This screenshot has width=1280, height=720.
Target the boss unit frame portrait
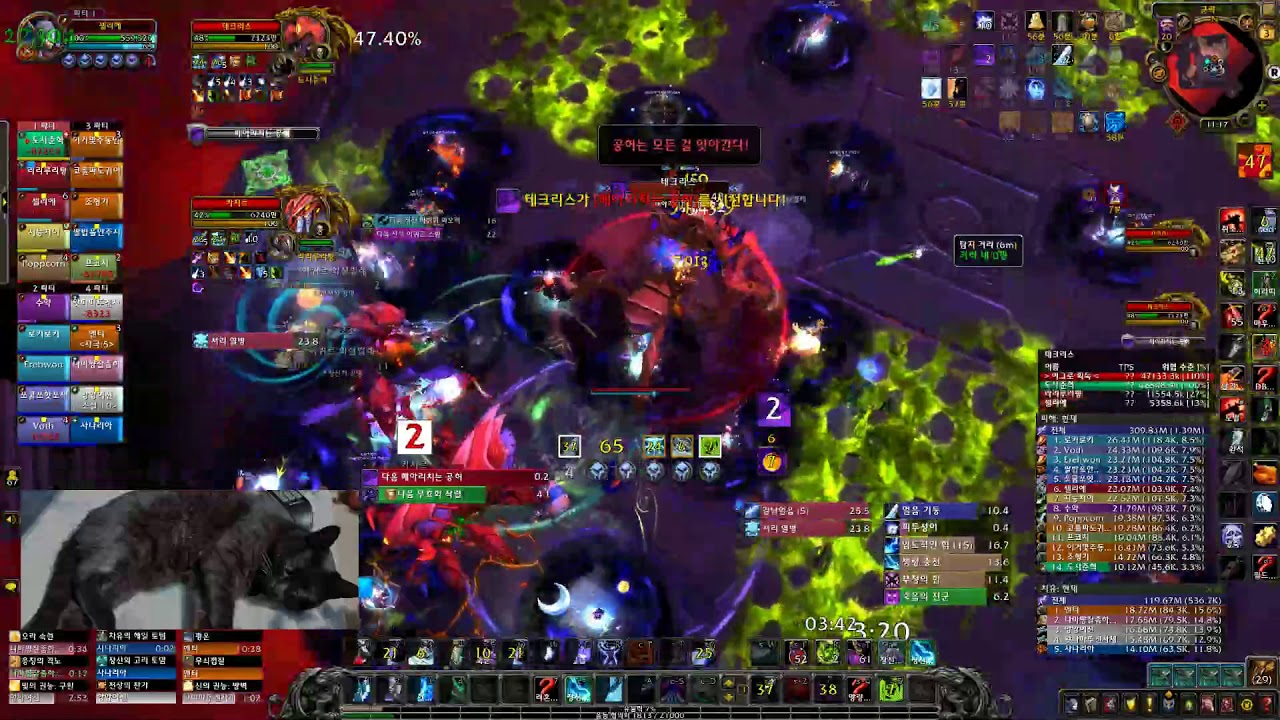click(x=304, y=38)
